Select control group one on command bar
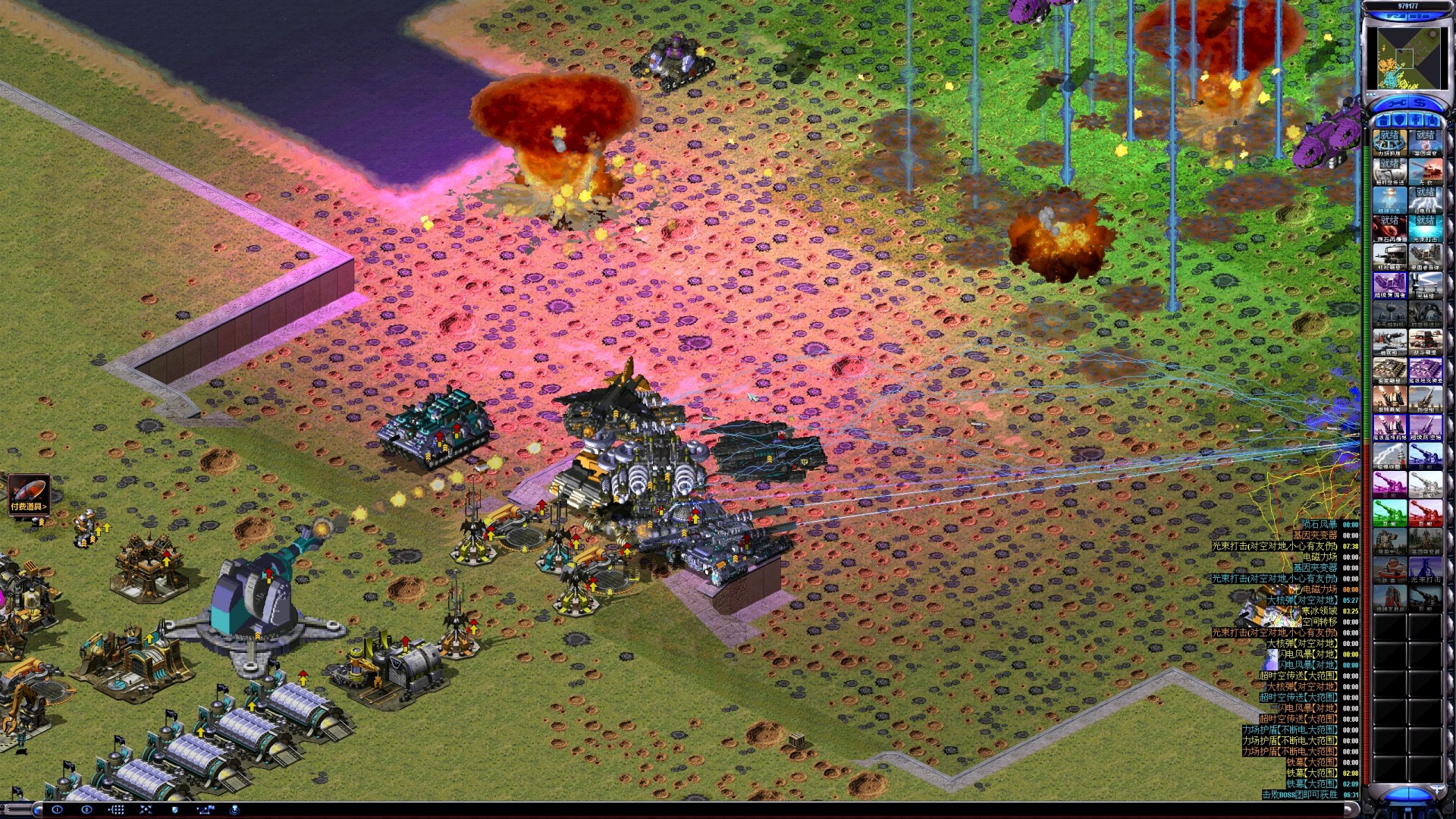This screenshot has height=819, width=1456. pyautogui.click(x=57, y=810)
